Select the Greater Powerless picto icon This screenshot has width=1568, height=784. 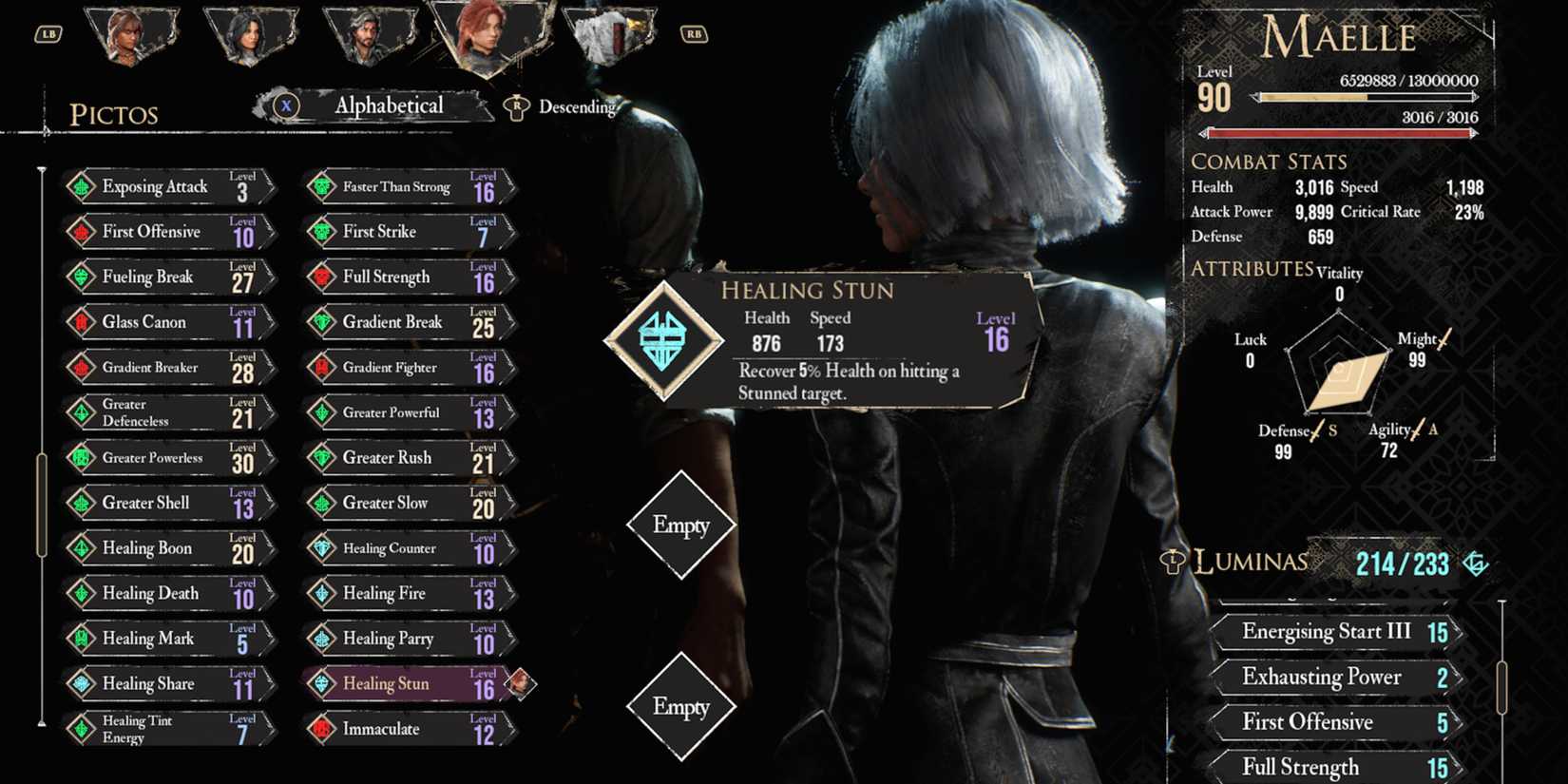(x=83, y=457)
